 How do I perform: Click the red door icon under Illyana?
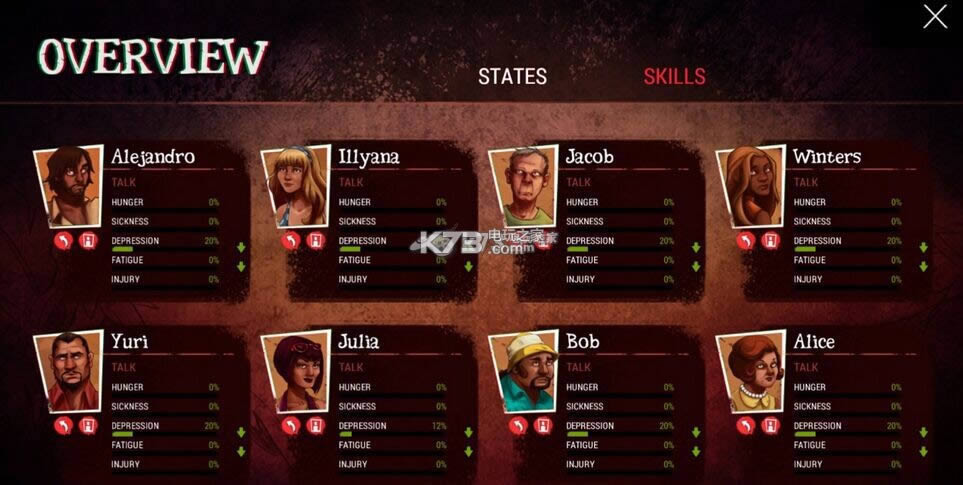pos(315,241)
